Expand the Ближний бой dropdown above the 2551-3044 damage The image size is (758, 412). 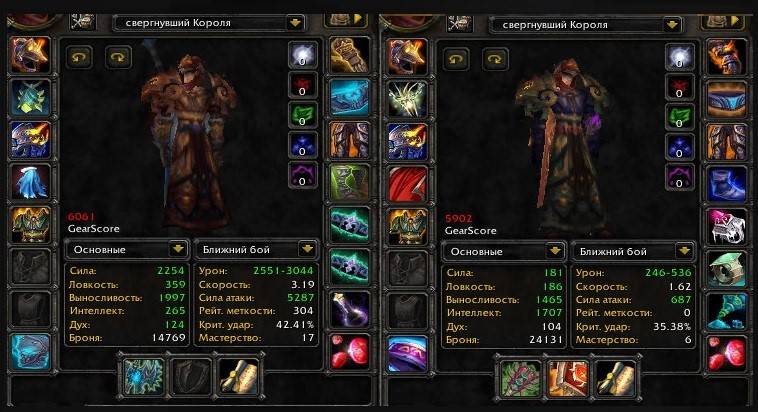pyautogui.click(x=307, y=249)
